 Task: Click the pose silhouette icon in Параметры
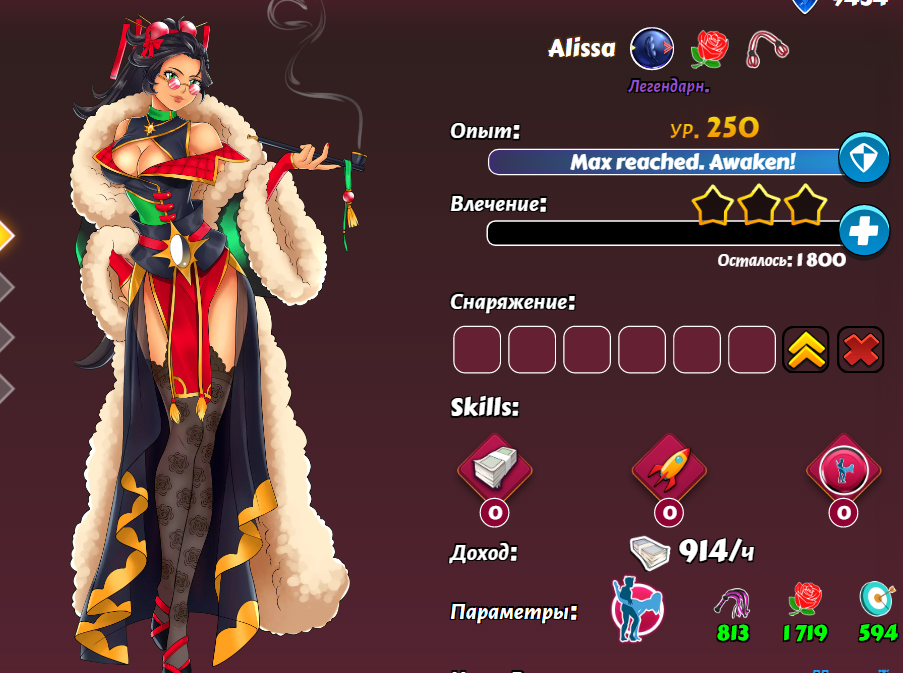(x=637, y=608)
